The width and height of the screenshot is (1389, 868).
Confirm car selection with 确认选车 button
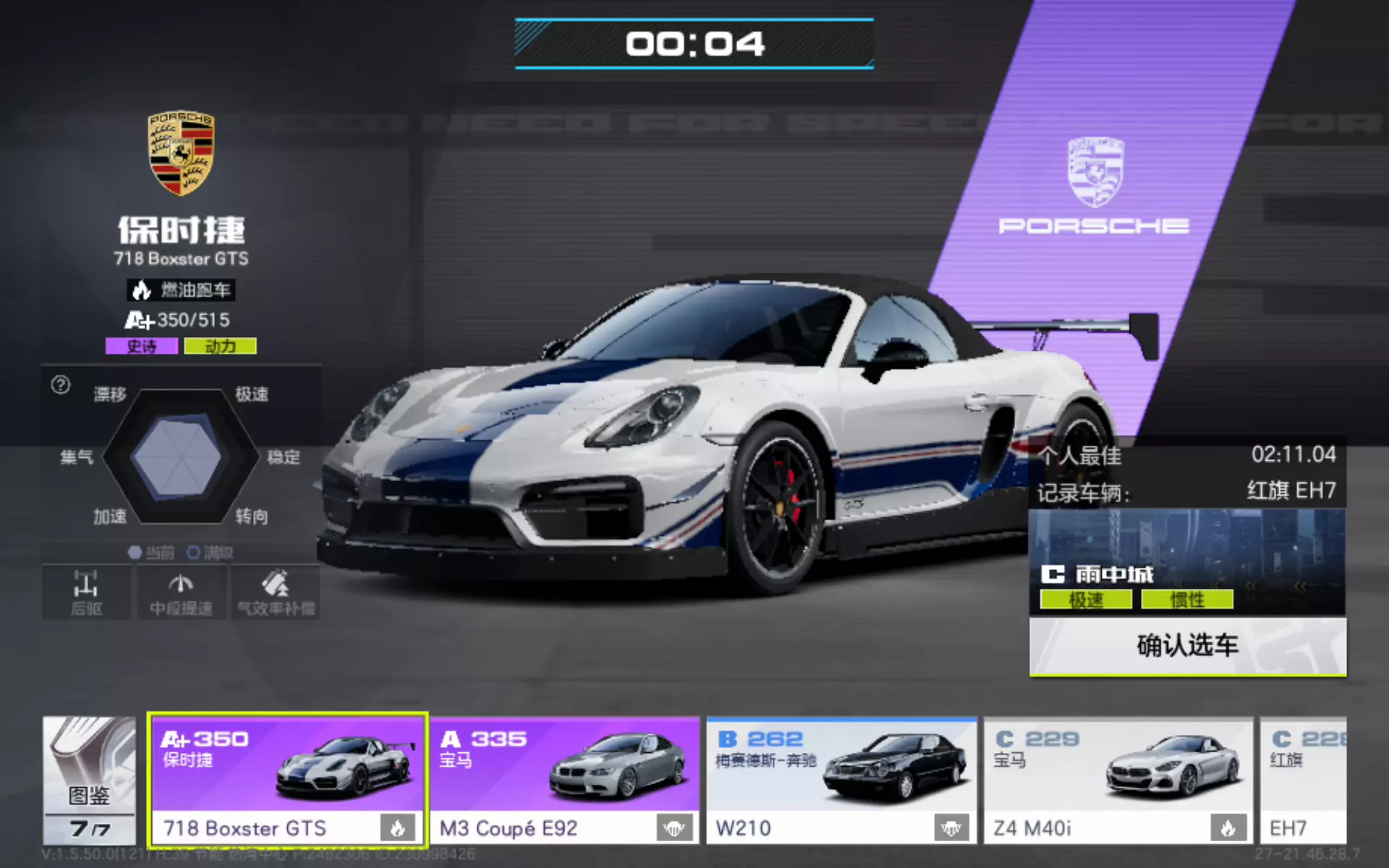[x=1187, y=646]
